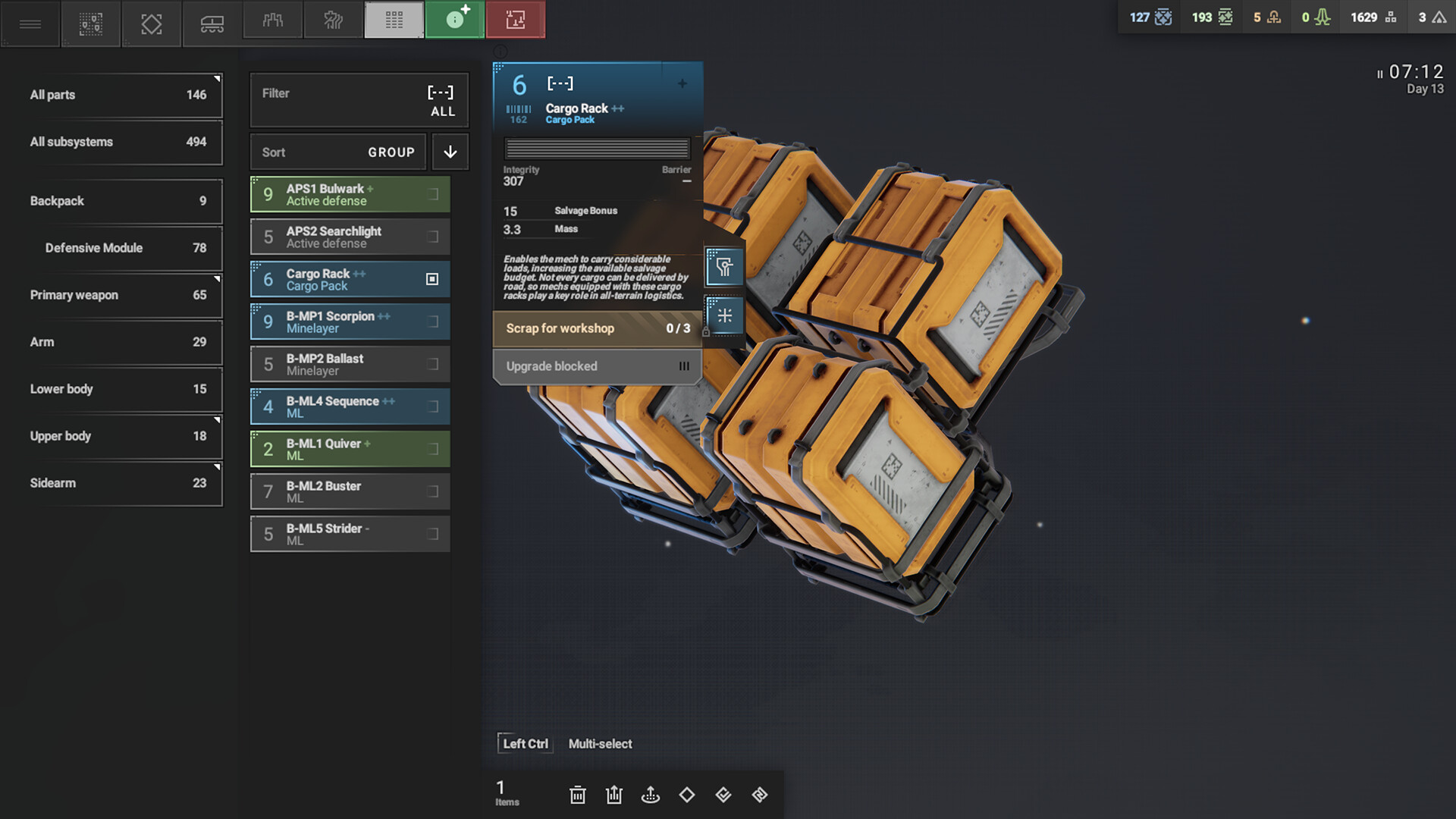Pick the B-MP1 Scorpion minelayer item

350,322
